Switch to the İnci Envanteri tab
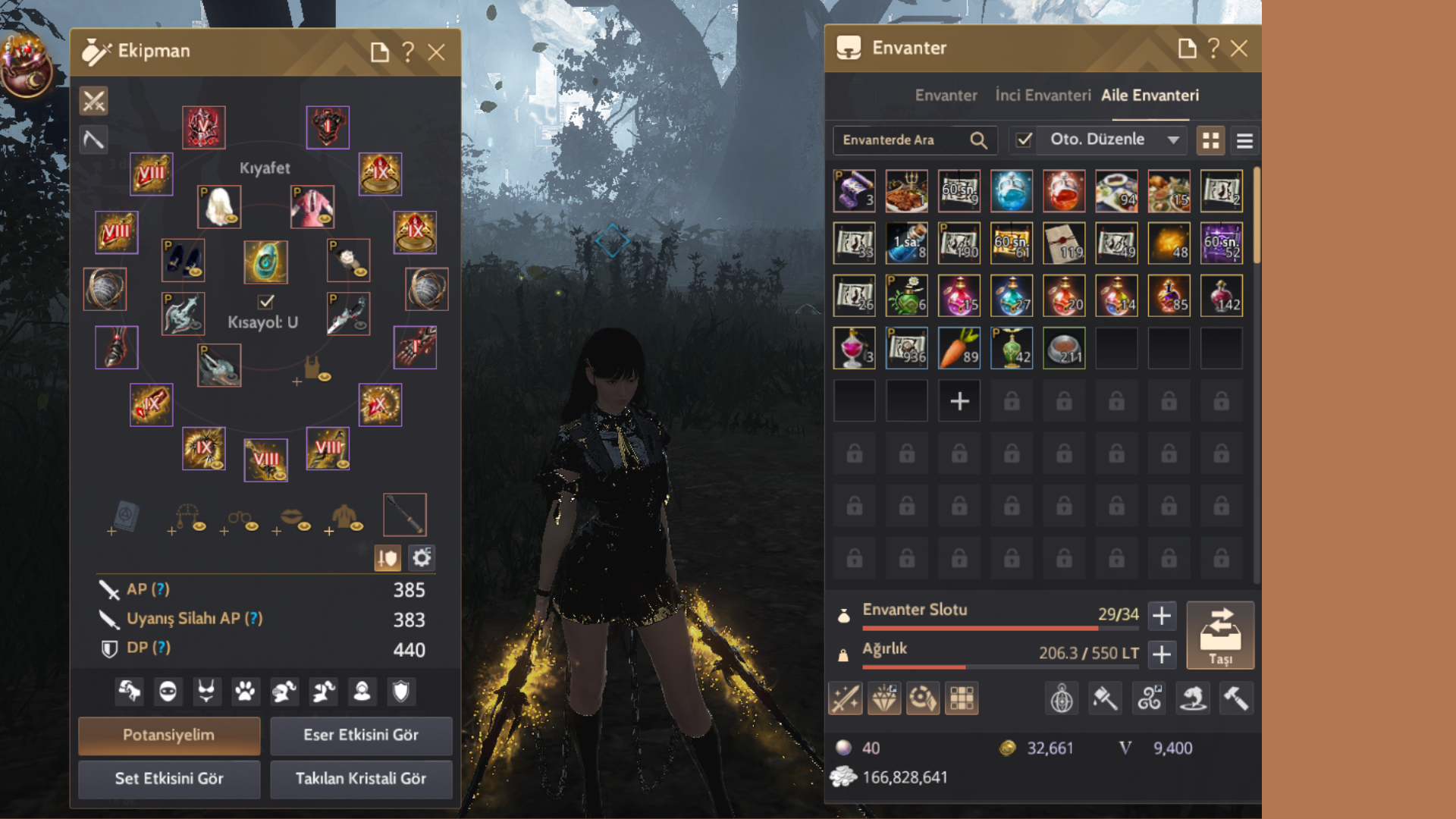 [1043, 96]
